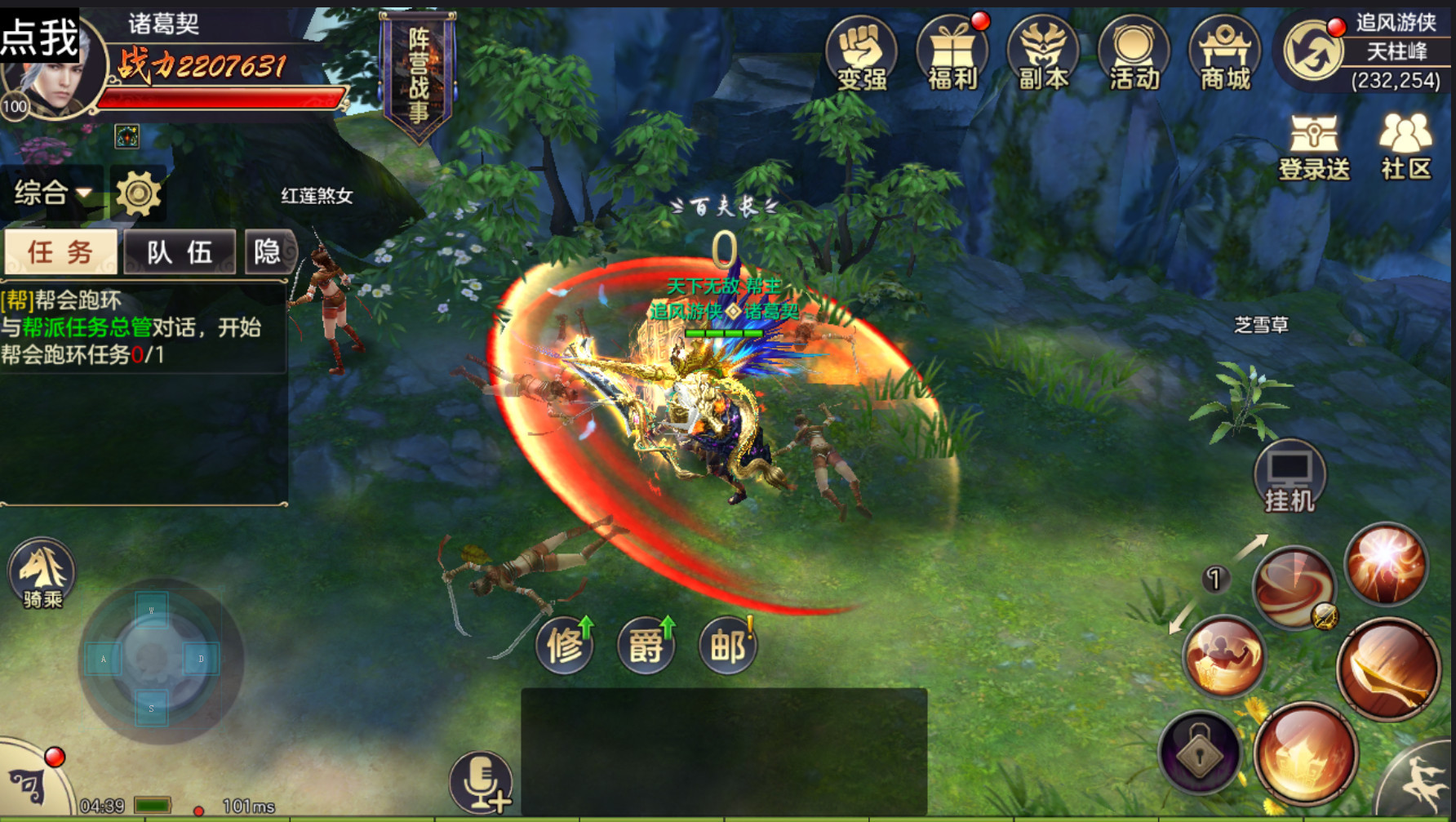Open the 活动 events menu
The height and width of the screenshot is (822, 1456).
tap(1134, 53)
